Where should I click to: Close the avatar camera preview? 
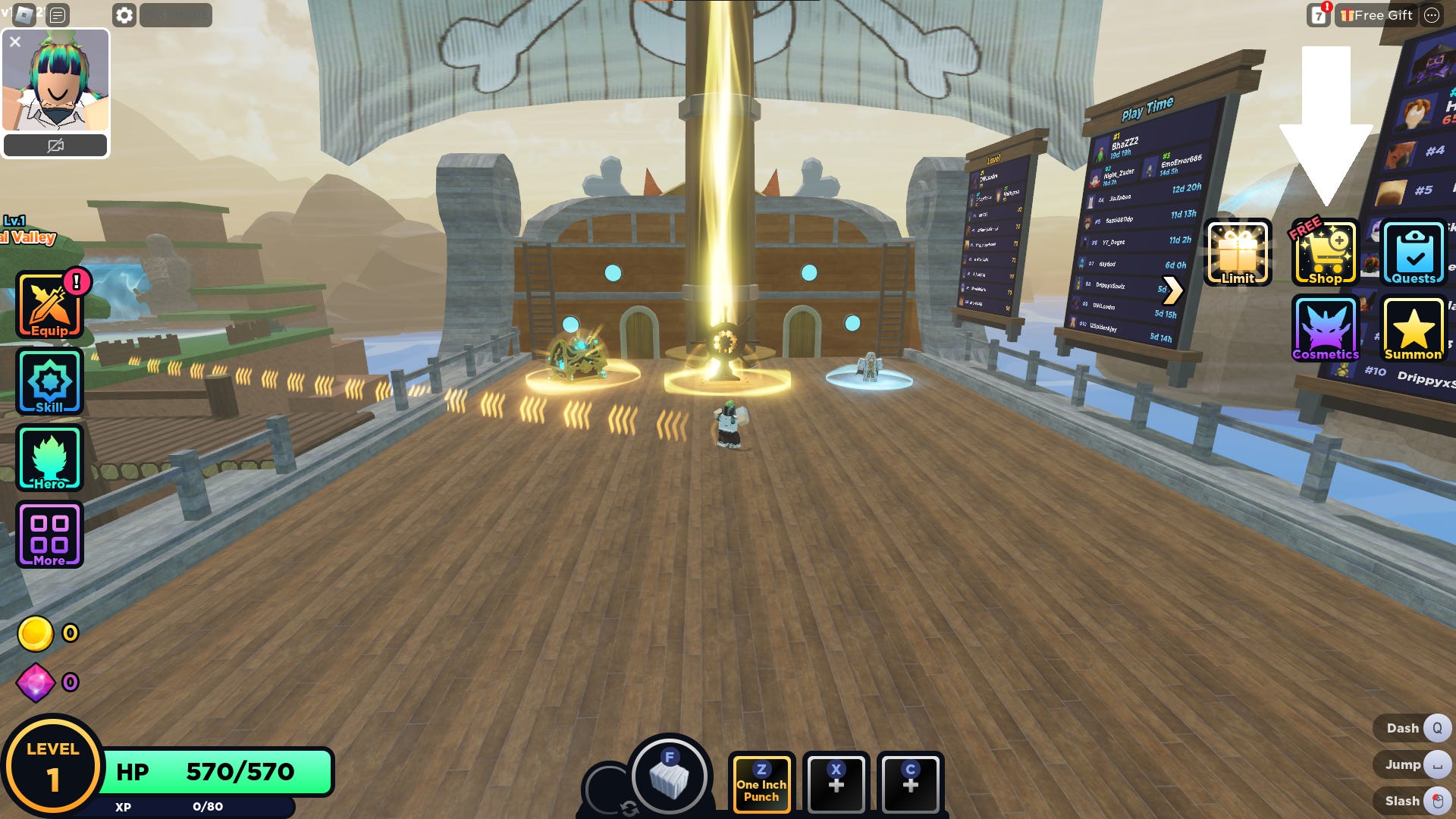pyautogui.click(x=15, y=42)
